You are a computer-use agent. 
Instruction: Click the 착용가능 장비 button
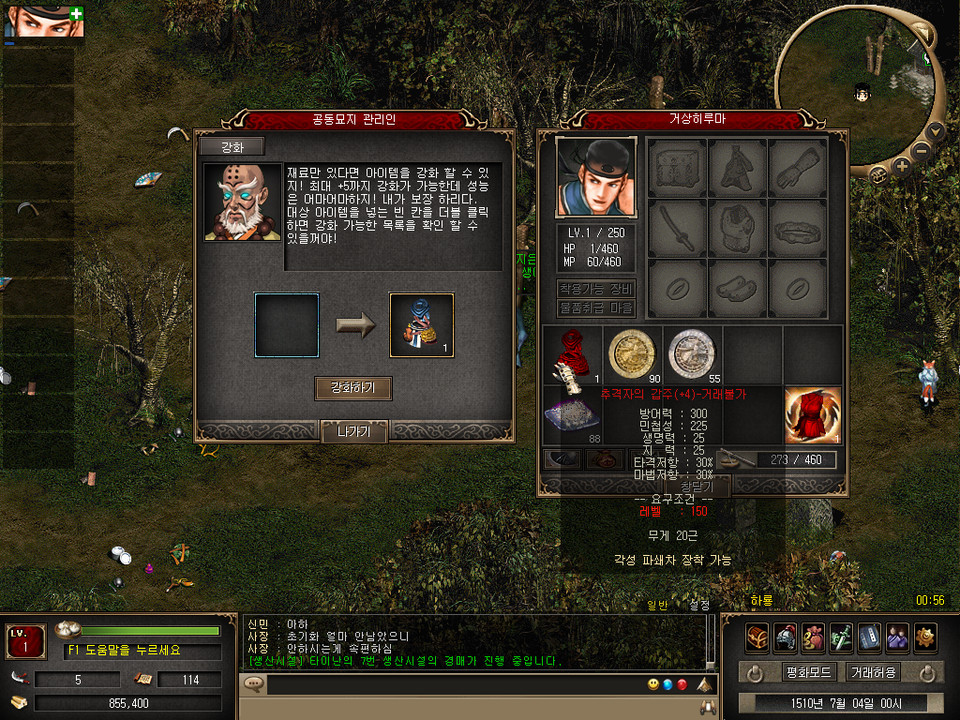click(x=595, y=289)
